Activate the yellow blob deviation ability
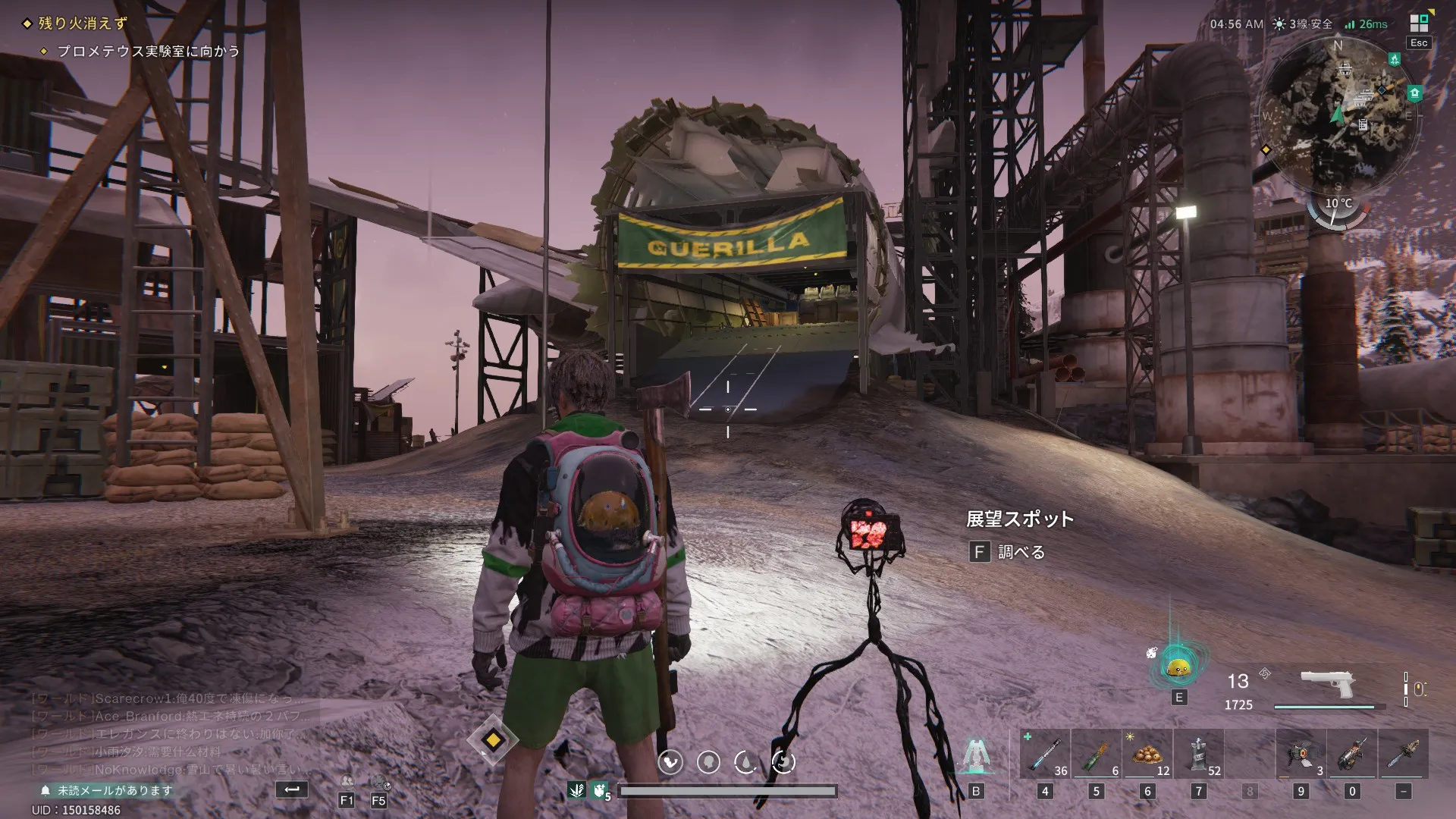Viewport: 1456px width, 819px height. click(1178, 667)
